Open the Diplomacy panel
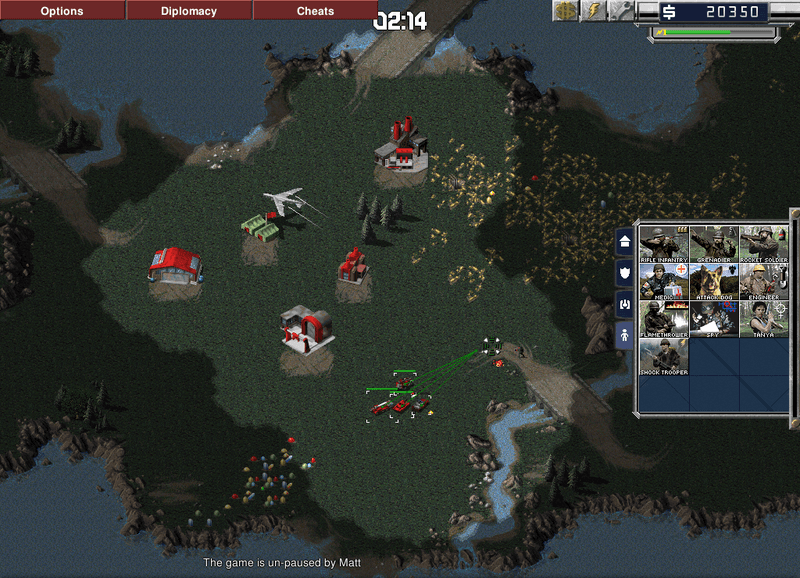This screenshot has width=800, height=578. [x=189, y=11]
